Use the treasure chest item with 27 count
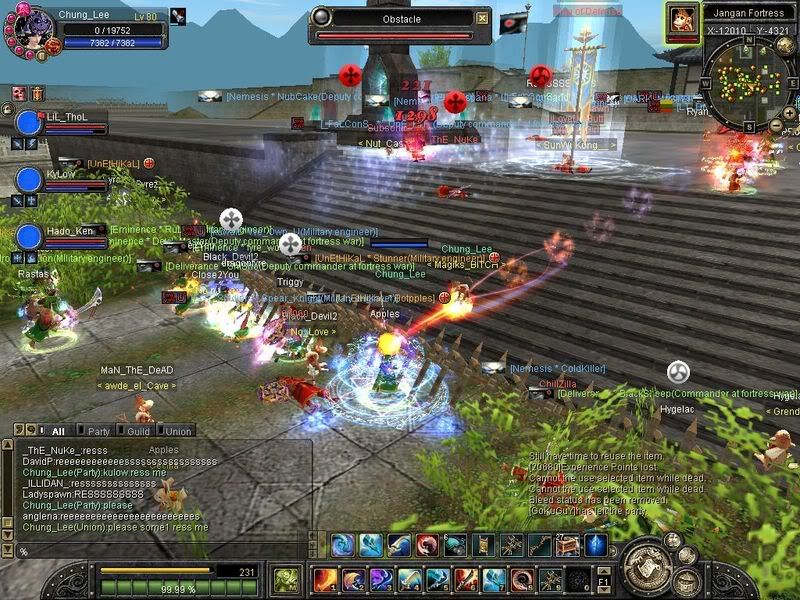The image size is (800, 600). [567, 545]
